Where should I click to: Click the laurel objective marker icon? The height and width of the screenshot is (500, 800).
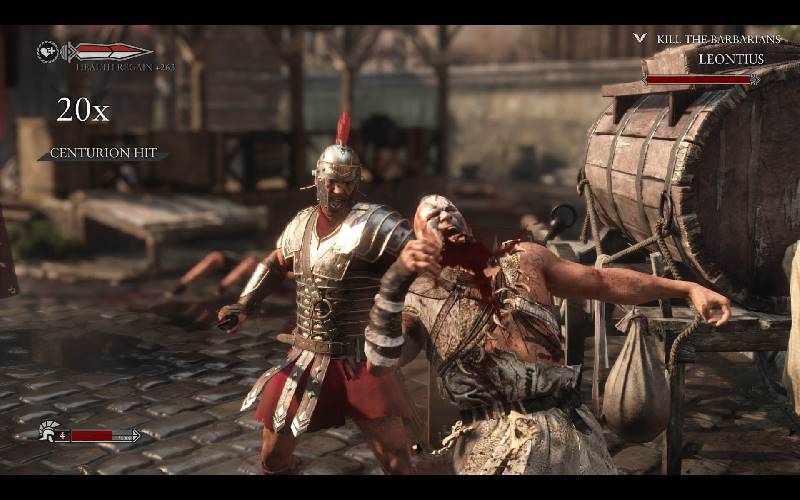(x=640, y=39)
